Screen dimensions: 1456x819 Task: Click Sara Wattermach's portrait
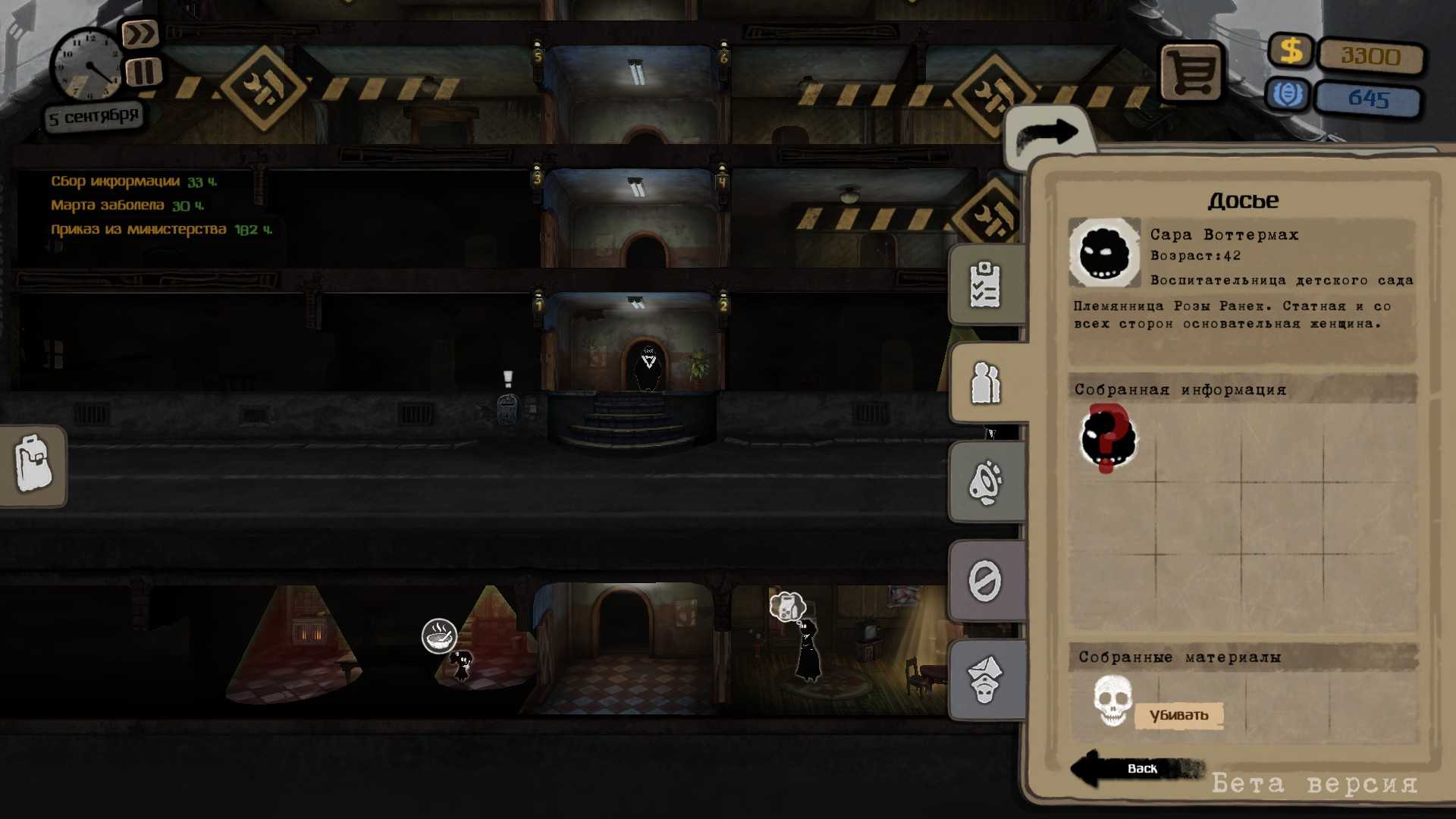coord(1104,253)
